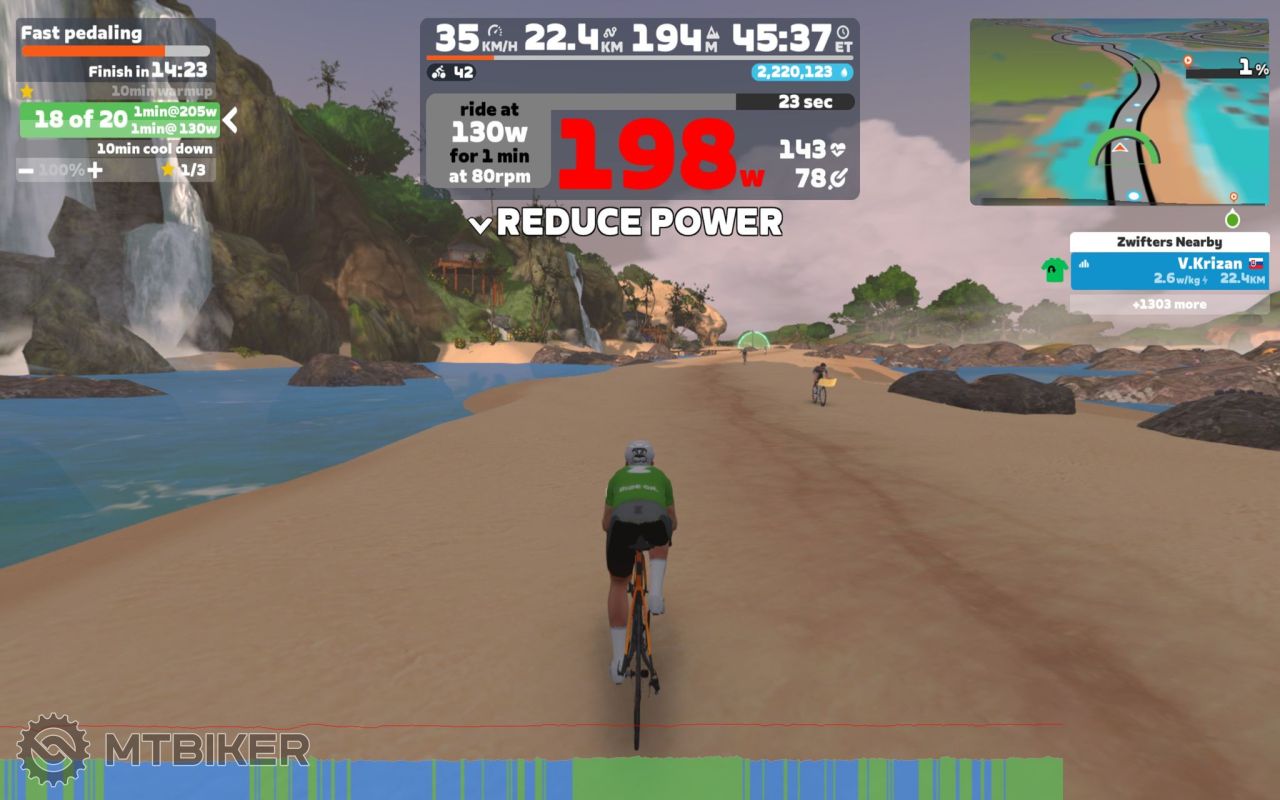Decrease workout intensity with the minus button
Viewport: 1280px width, 800px height.
click(x=26, y=170)
